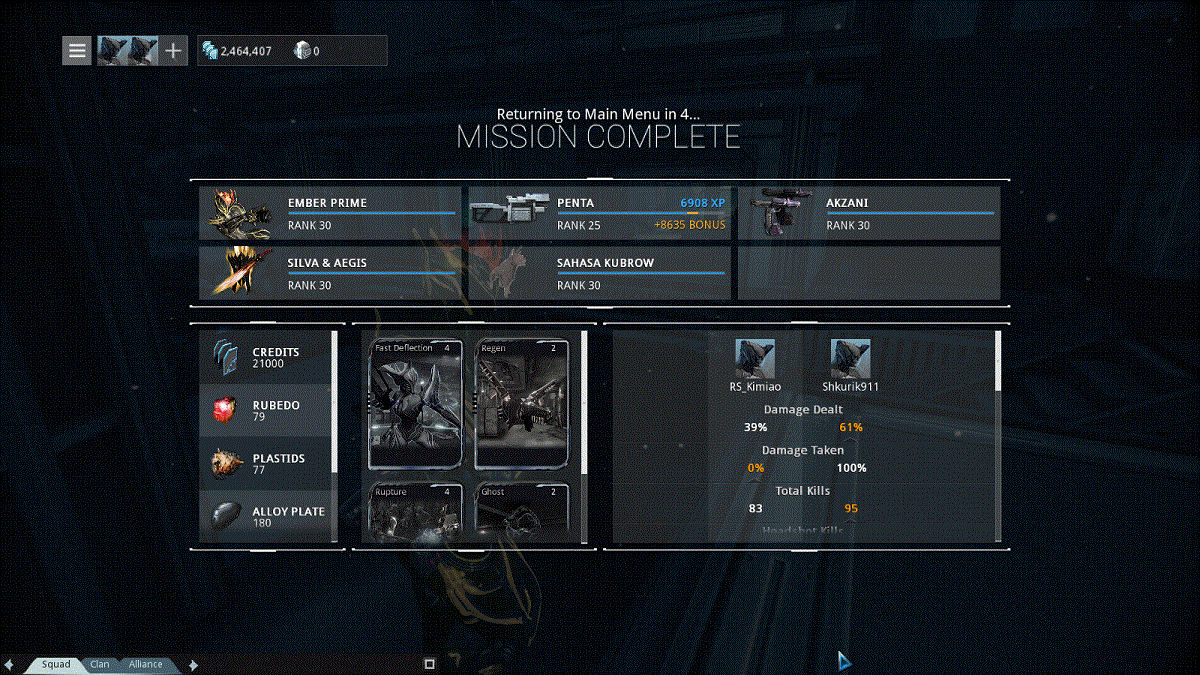
Task: Select the Akzani weapon entry
Action: tap(868, 214)
